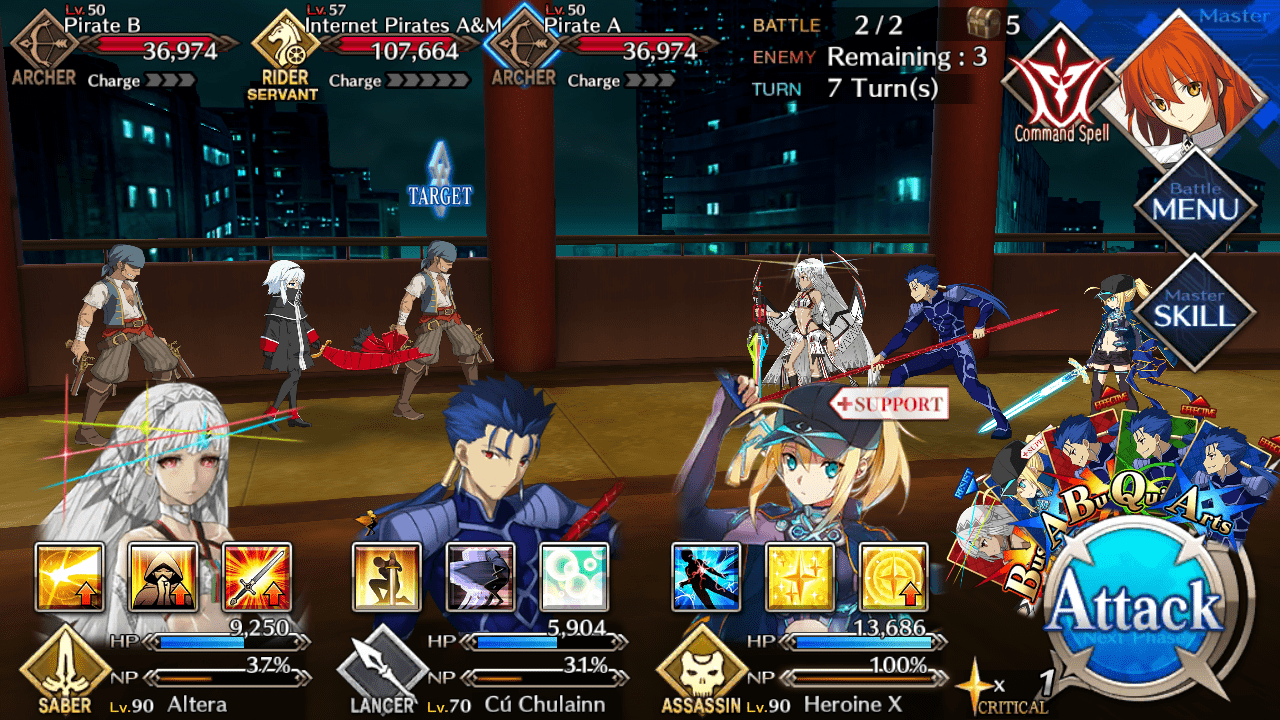Use Heroine X's golden stars skill
Viewport: 1280px width, 720px height.
[x=799, y=577]
